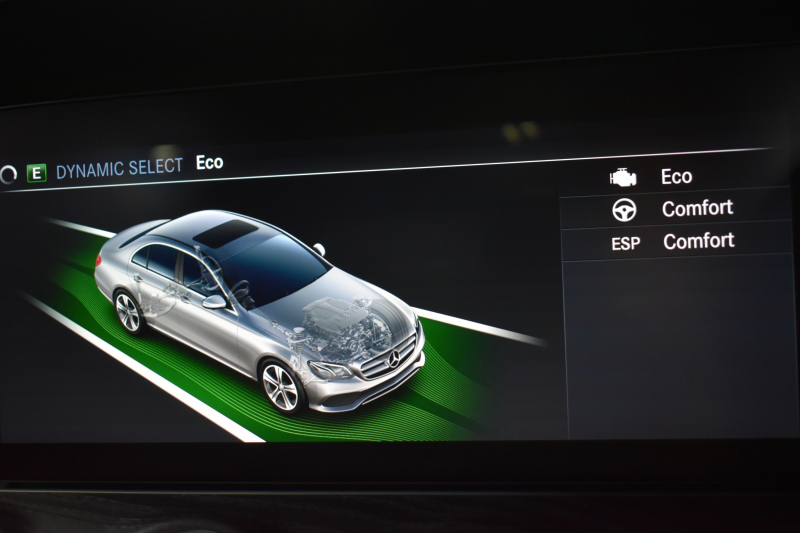The width and height of the screenshot is (800, 533).
Task: Click the green E Dynamic Select badge
Action: (37, 172)
